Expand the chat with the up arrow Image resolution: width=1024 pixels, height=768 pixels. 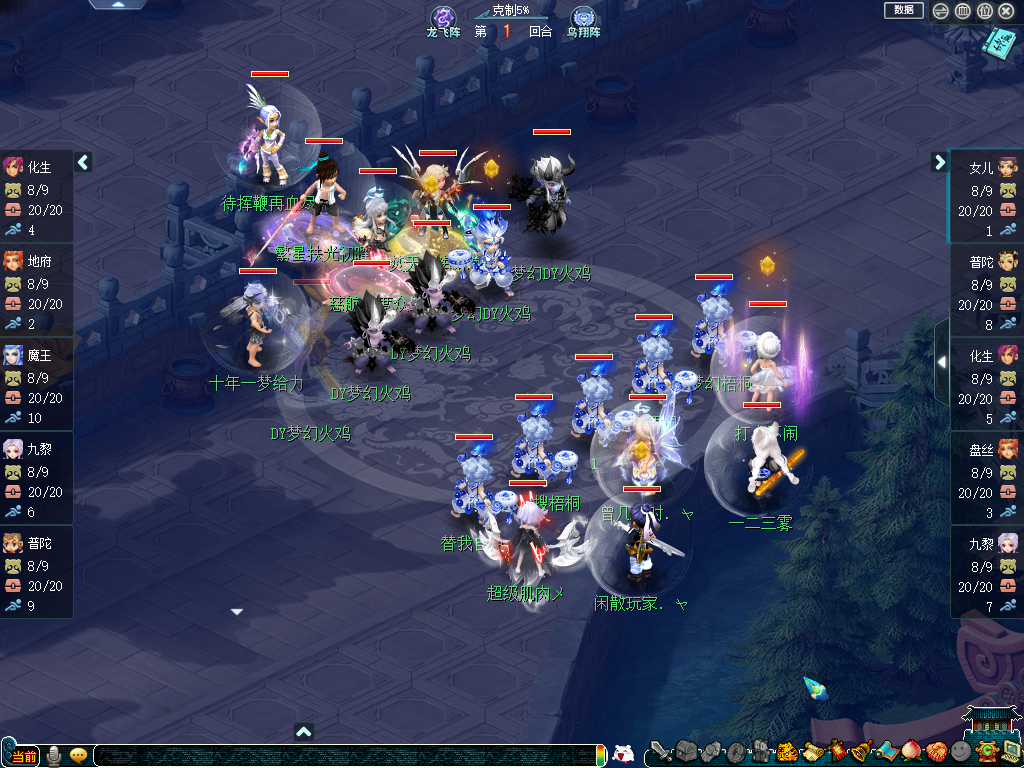pos(305,731)
